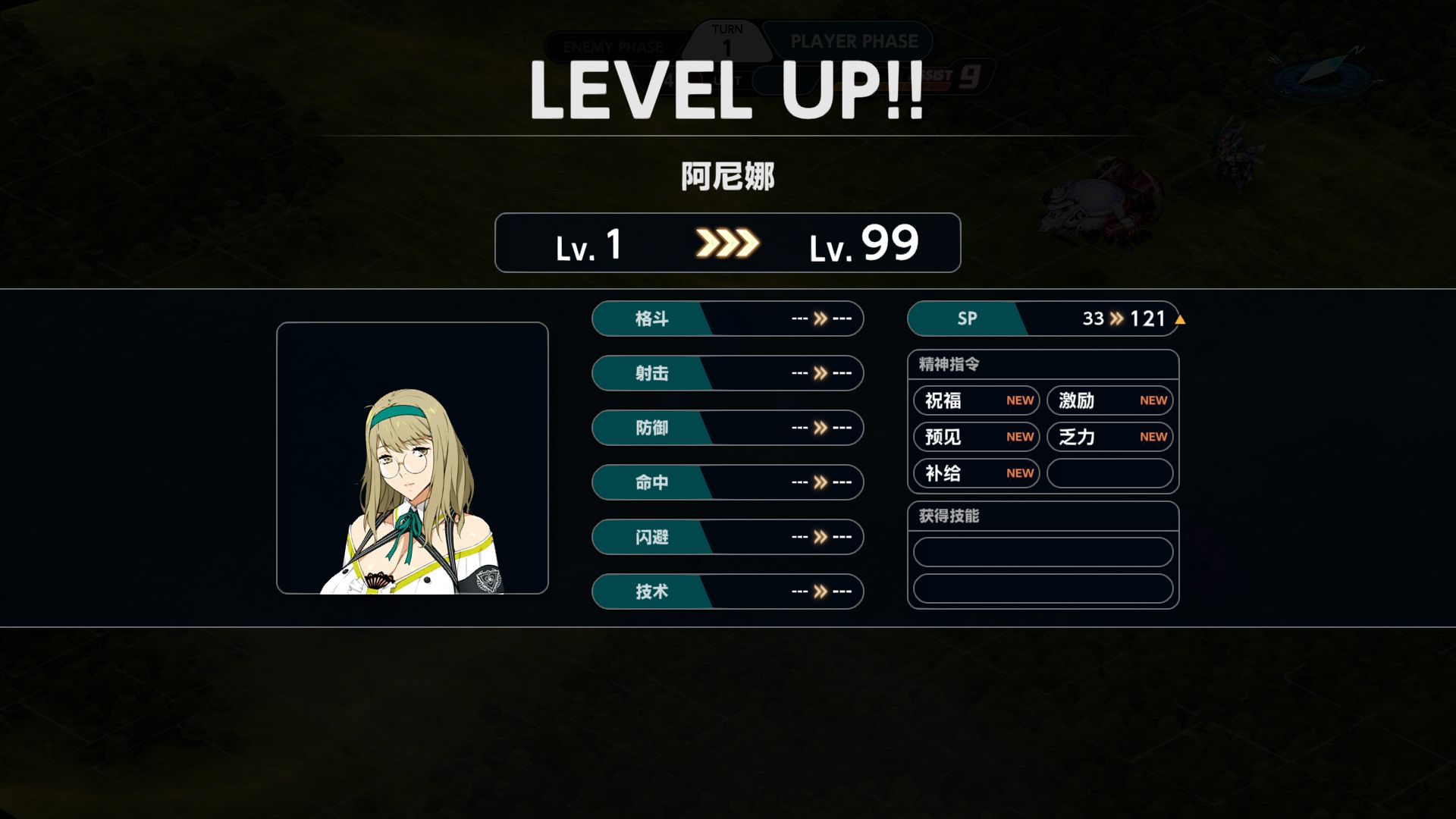Choose the 预见 spirit command entry

coord(976,437)
